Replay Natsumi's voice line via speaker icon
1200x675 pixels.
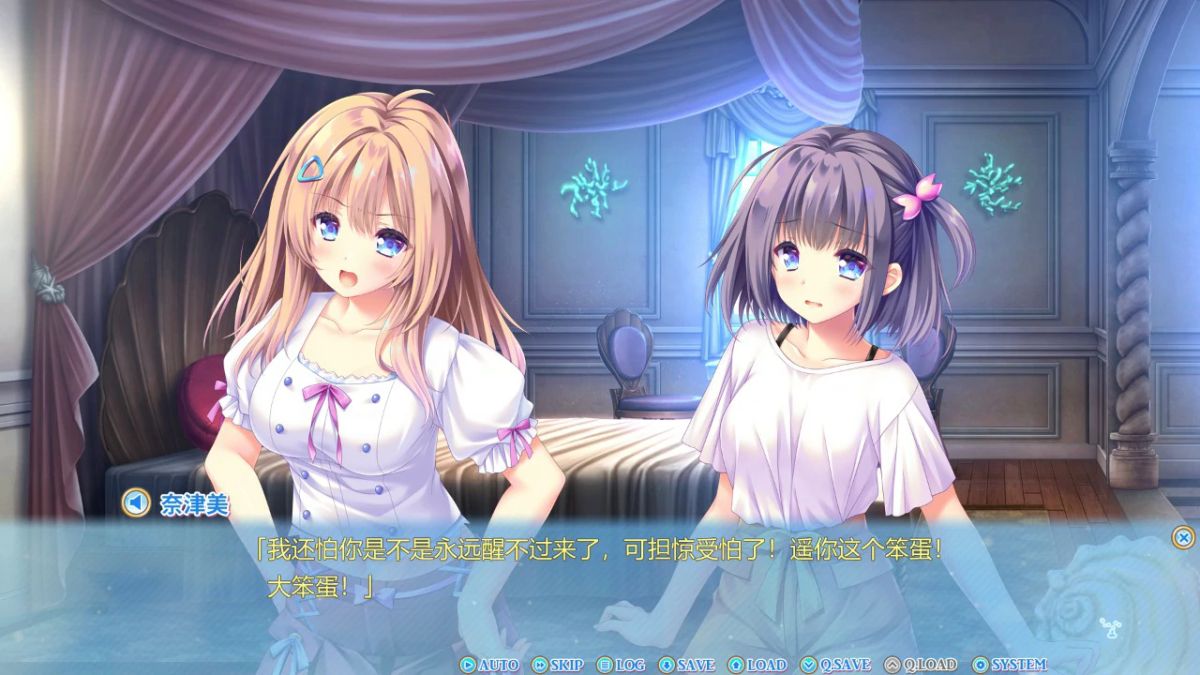pyautogui.click(x=136, y=503)
